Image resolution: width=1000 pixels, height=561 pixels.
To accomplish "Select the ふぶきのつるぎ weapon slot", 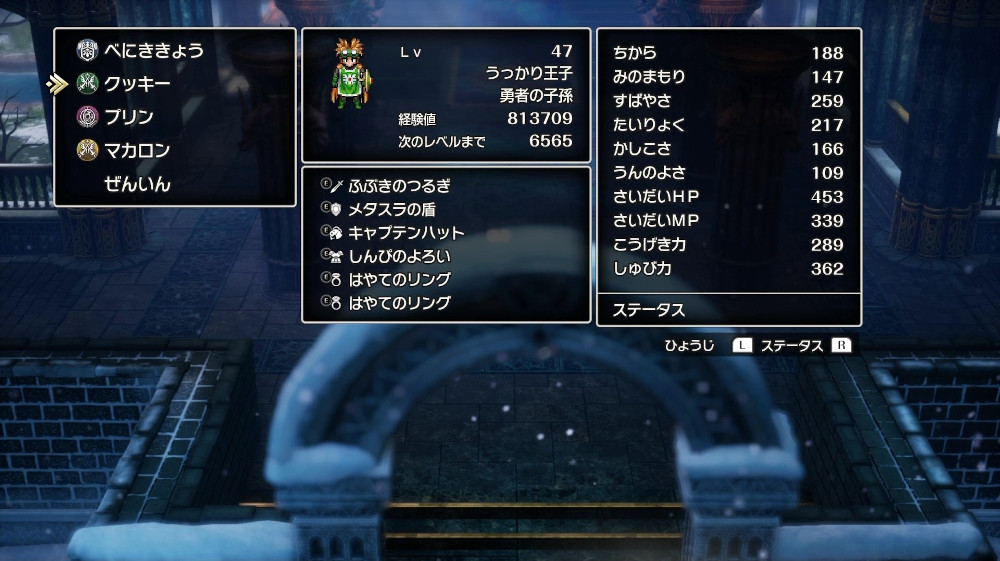I will pos(399,185).
